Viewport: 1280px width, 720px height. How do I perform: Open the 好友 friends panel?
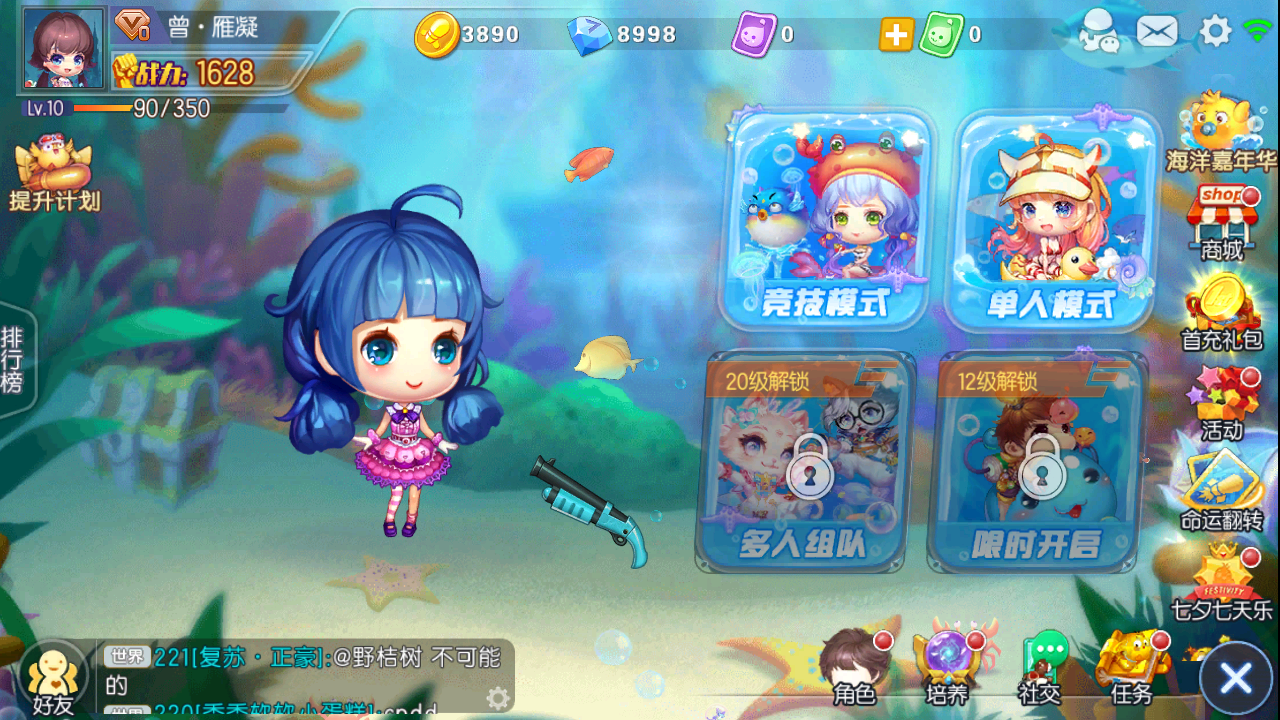[50, 670]
